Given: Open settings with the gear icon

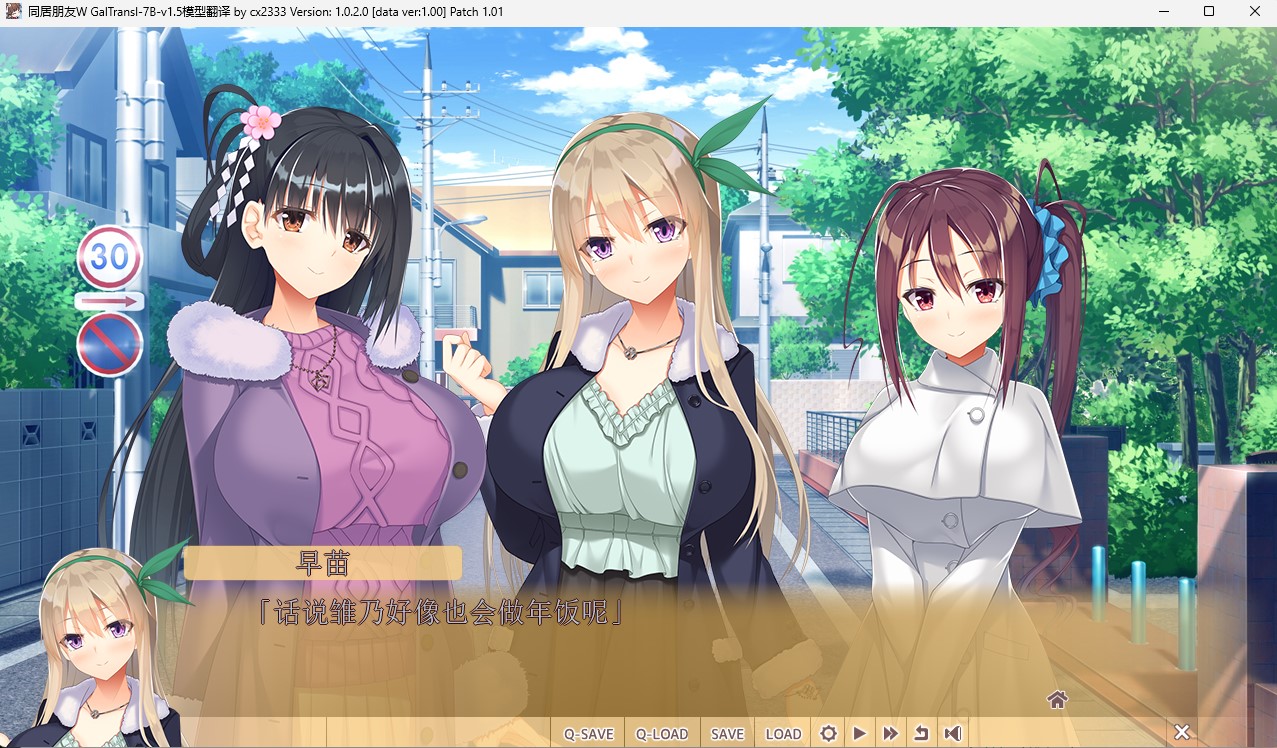Looking at the screenshot, I should tap(828, 733).
